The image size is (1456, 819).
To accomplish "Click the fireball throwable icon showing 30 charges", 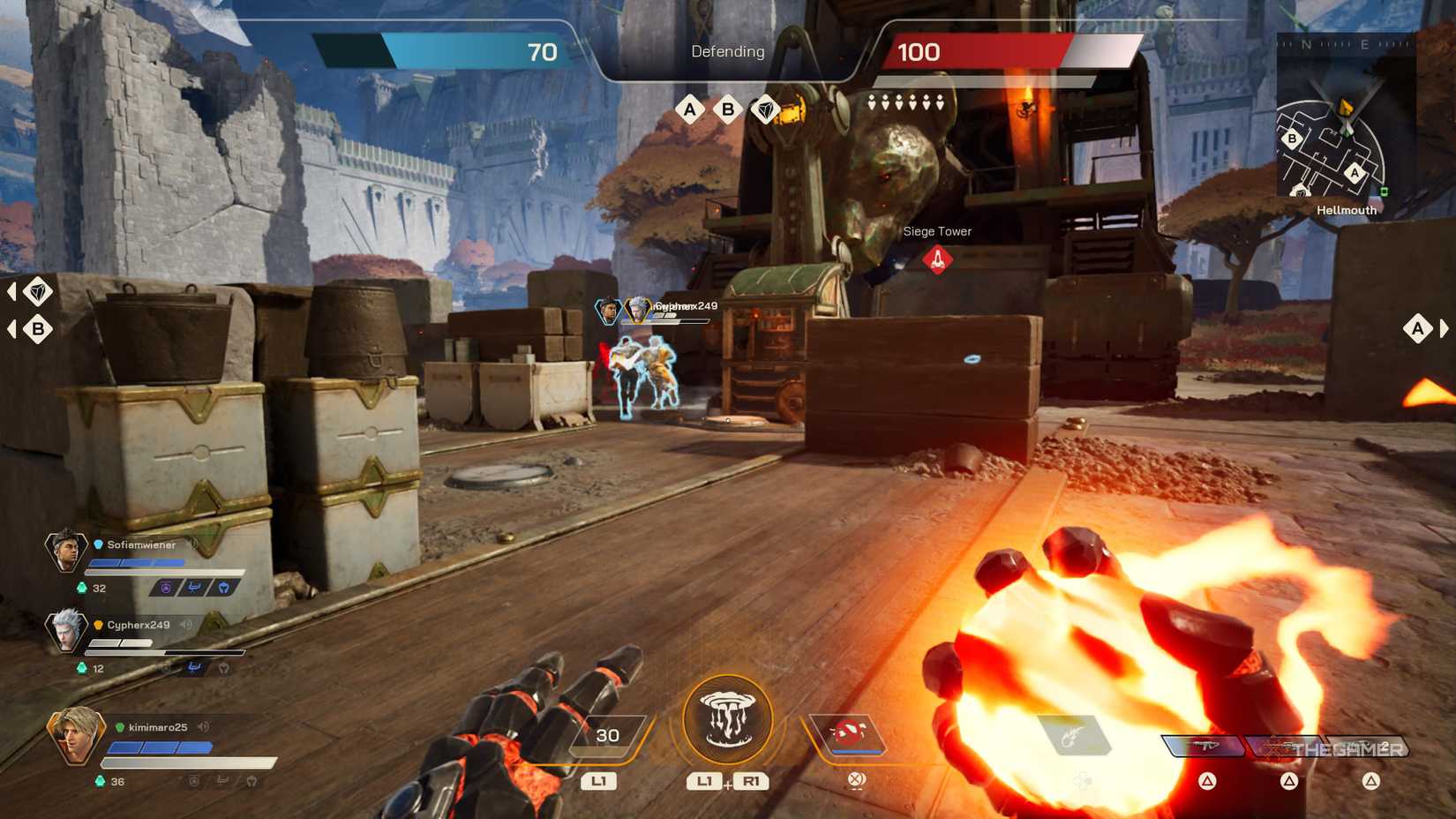I will click(607, 733).
